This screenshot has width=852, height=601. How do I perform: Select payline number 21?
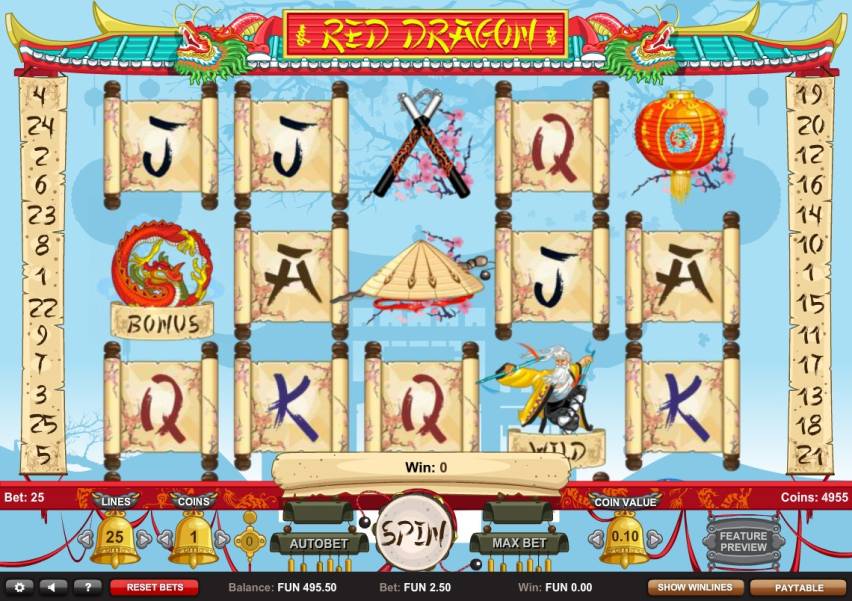point(811,455)
